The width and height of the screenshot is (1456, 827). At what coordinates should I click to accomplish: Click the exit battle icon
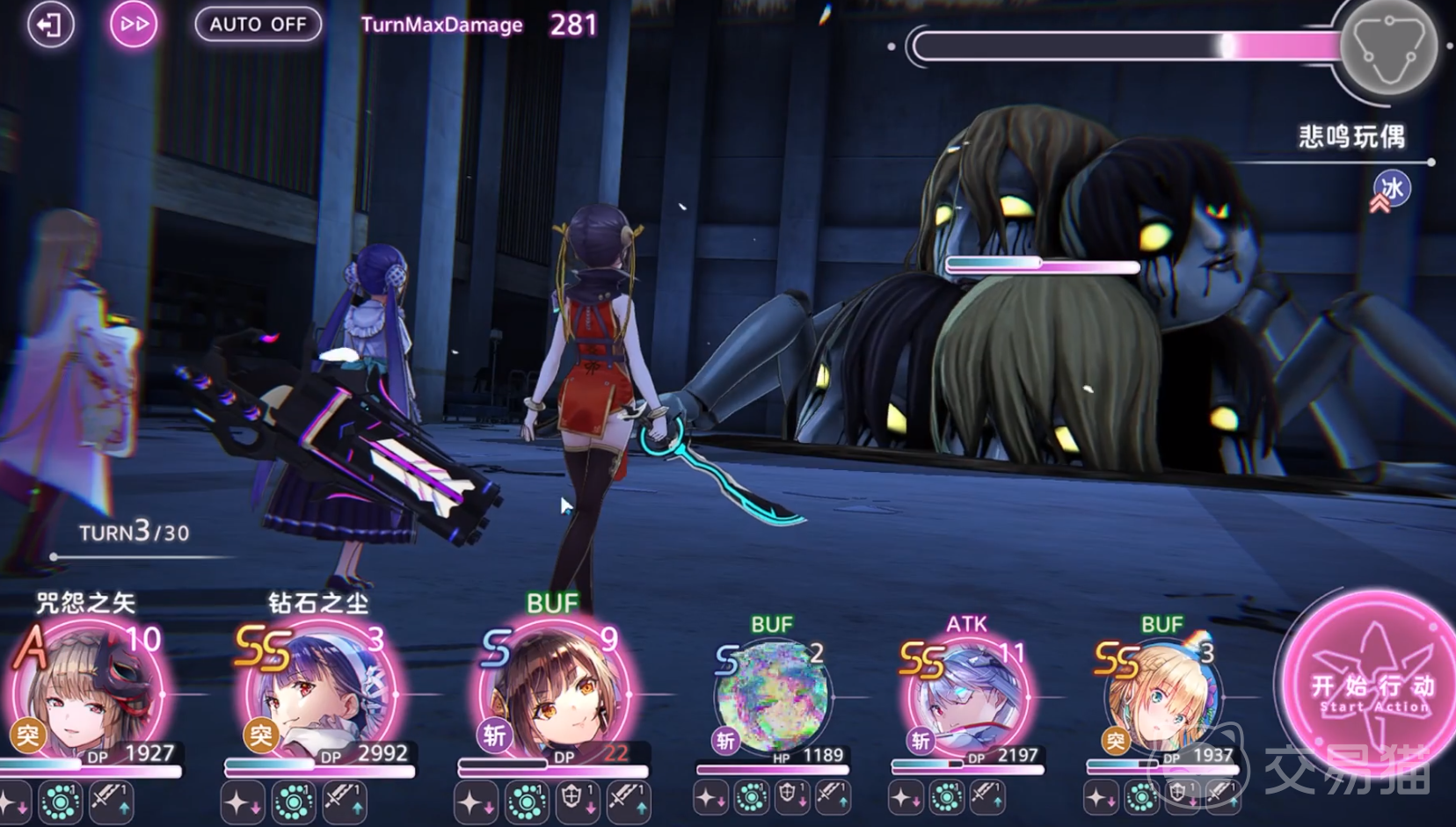[x=49, y=25]
